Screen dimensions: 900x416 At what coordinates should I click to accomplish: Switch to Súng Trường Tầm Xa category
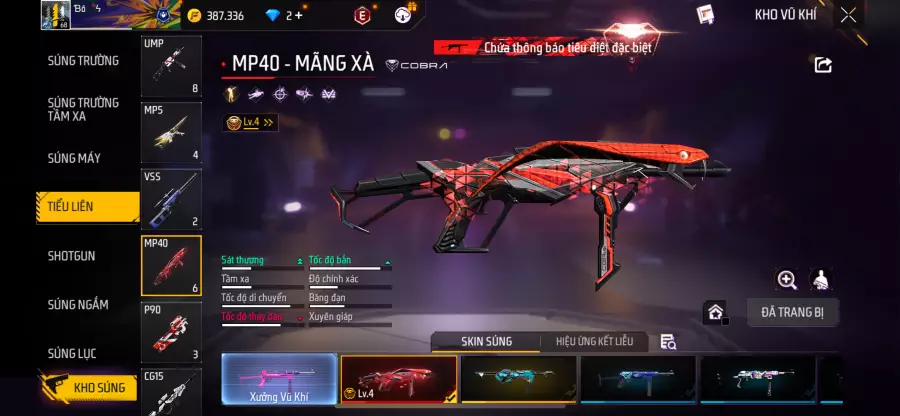[x=84, y=109]
